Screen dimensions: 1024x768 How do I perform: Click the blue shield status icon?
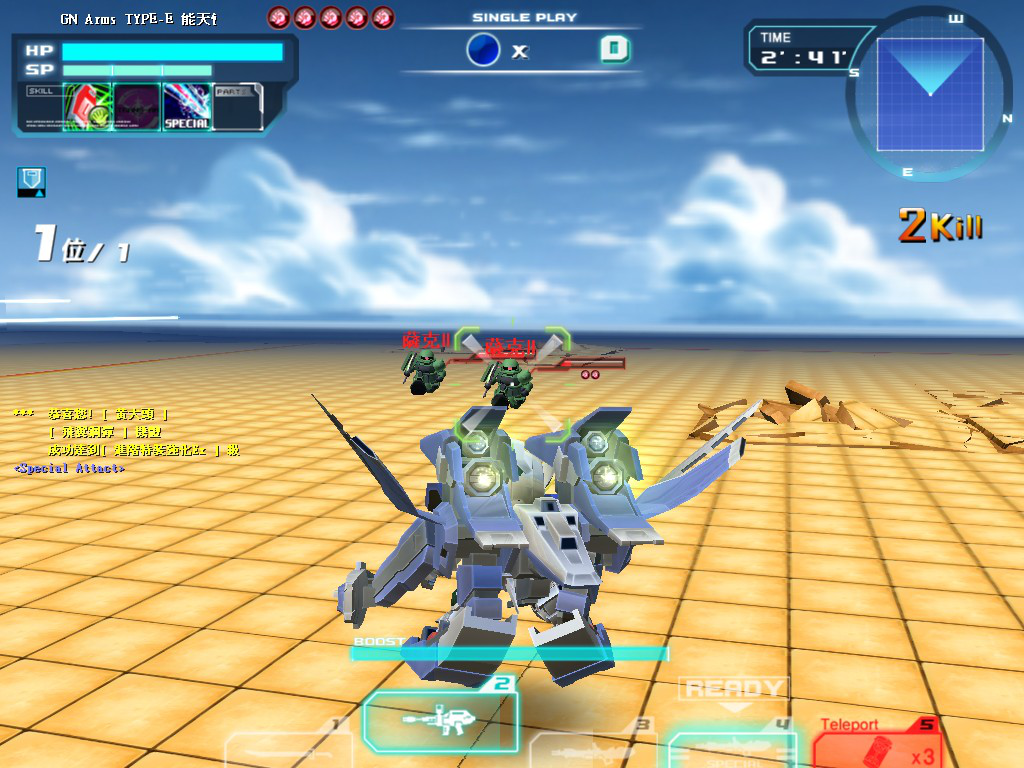[x=31, y=181]
